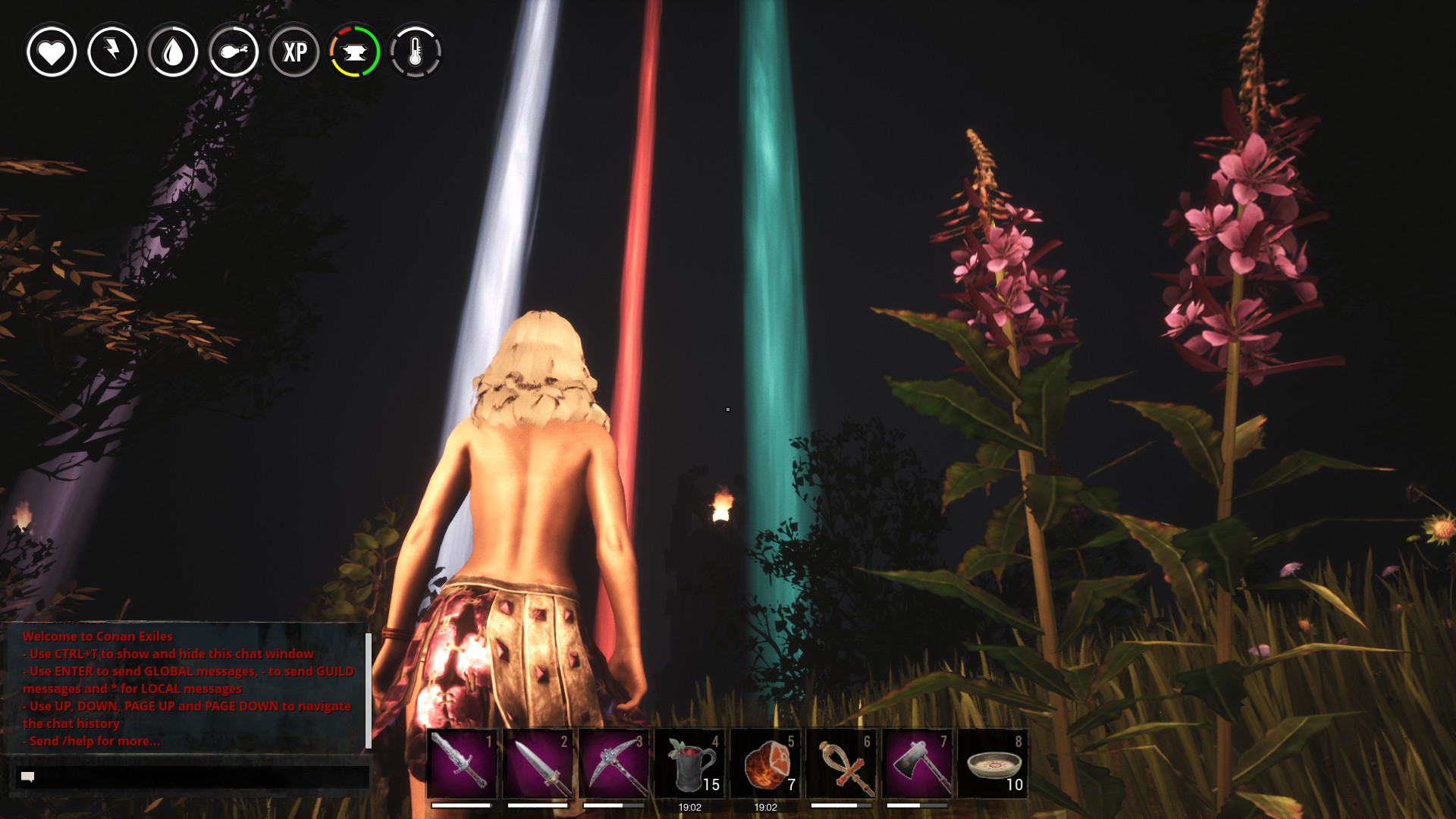Screen dimensions: 1456x819
Task: Use the food bowl in slot 8
Action: [993, 764]
